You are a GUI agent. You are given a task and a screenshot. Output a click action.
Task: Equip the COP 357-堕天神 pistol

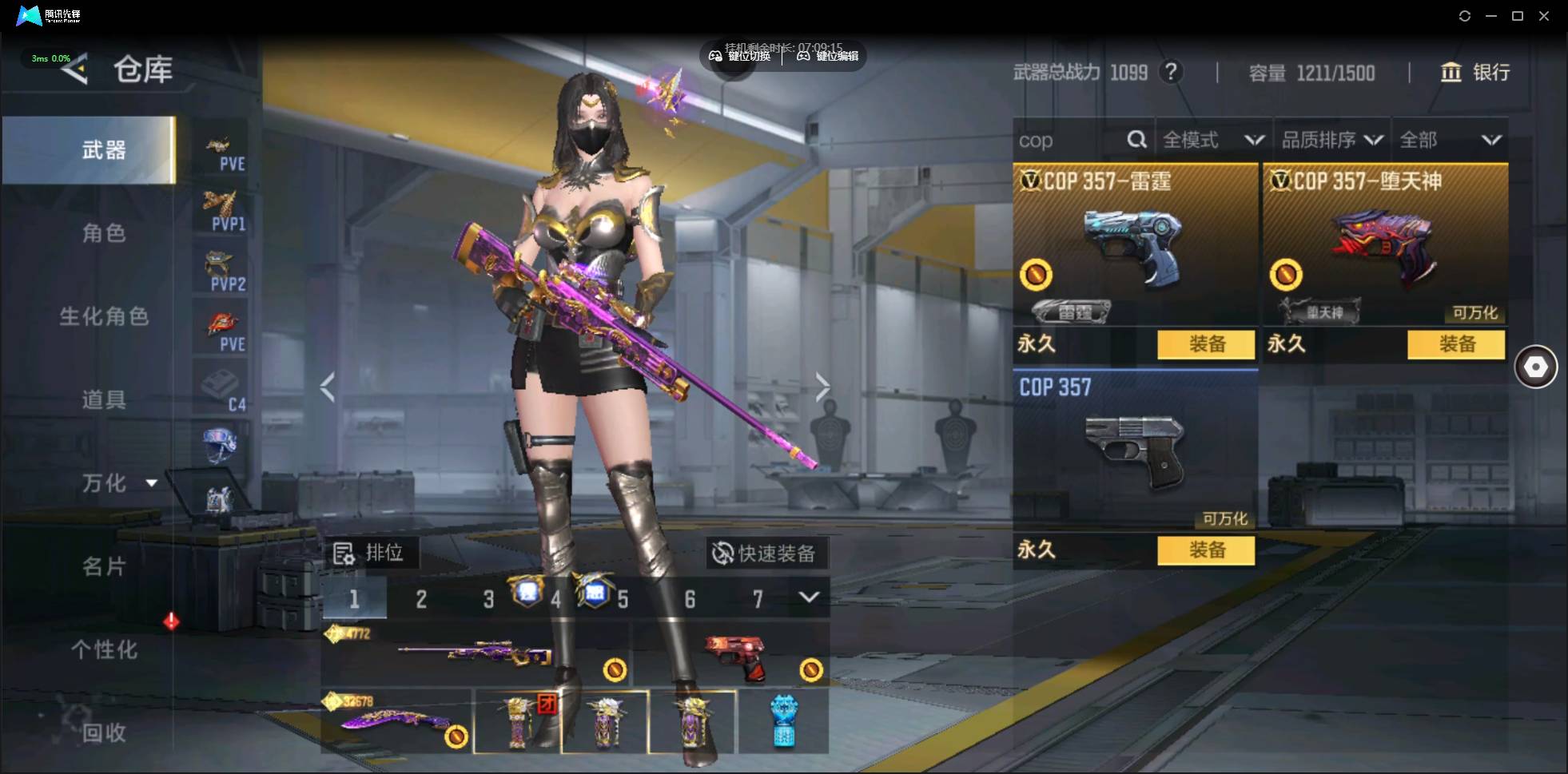(x=1456, y=344)
